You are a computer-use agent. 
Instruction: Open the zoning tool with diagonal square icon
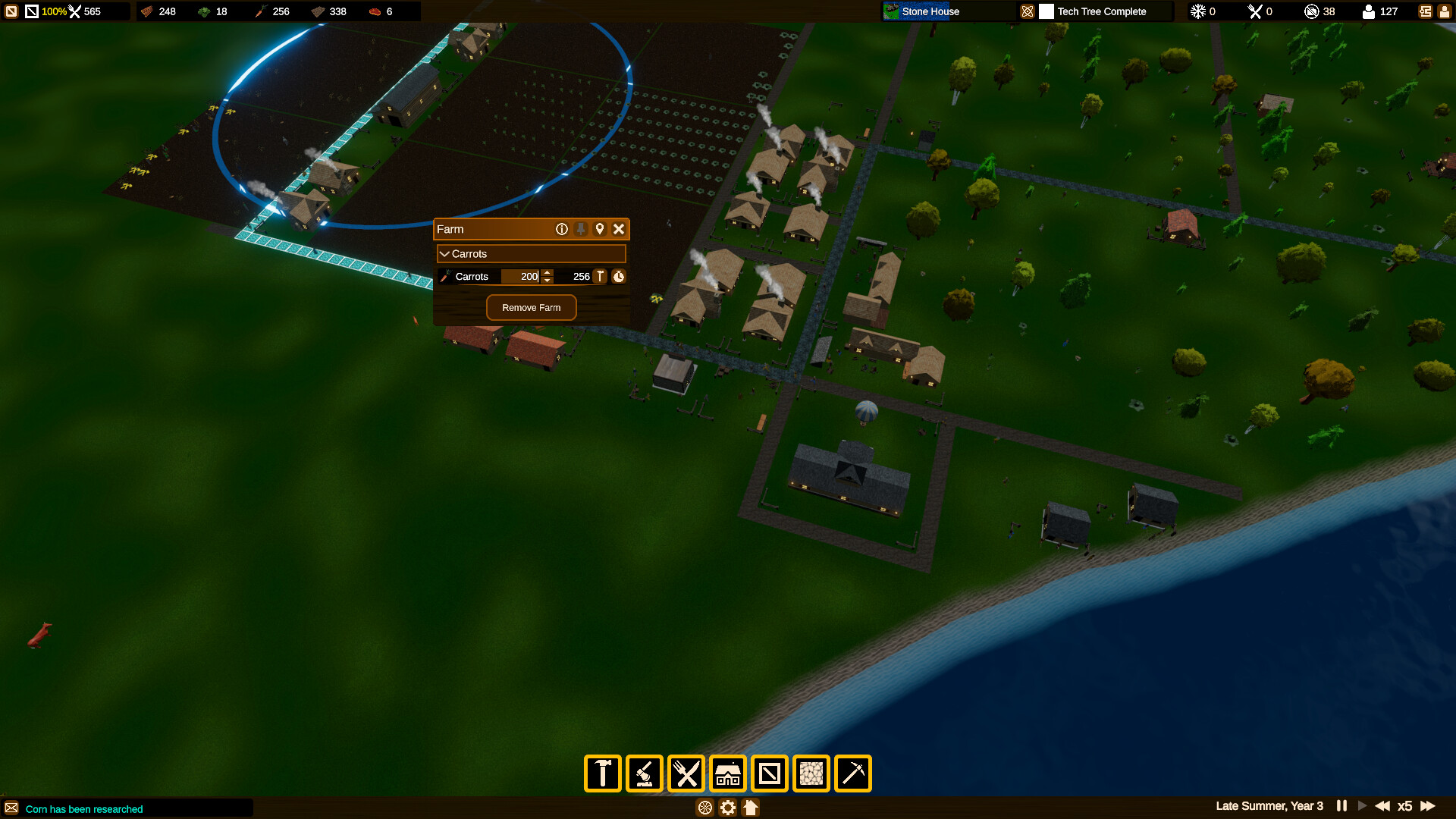pyautogui.click(x=769, y=773)
